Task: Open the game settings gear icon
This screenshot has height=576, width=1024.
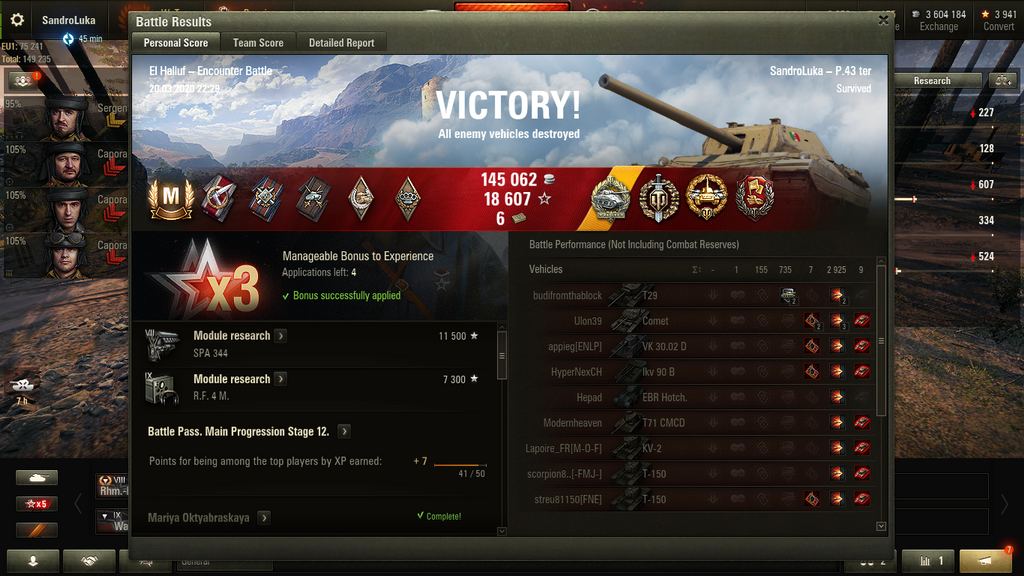Action: tap(17, 19)
